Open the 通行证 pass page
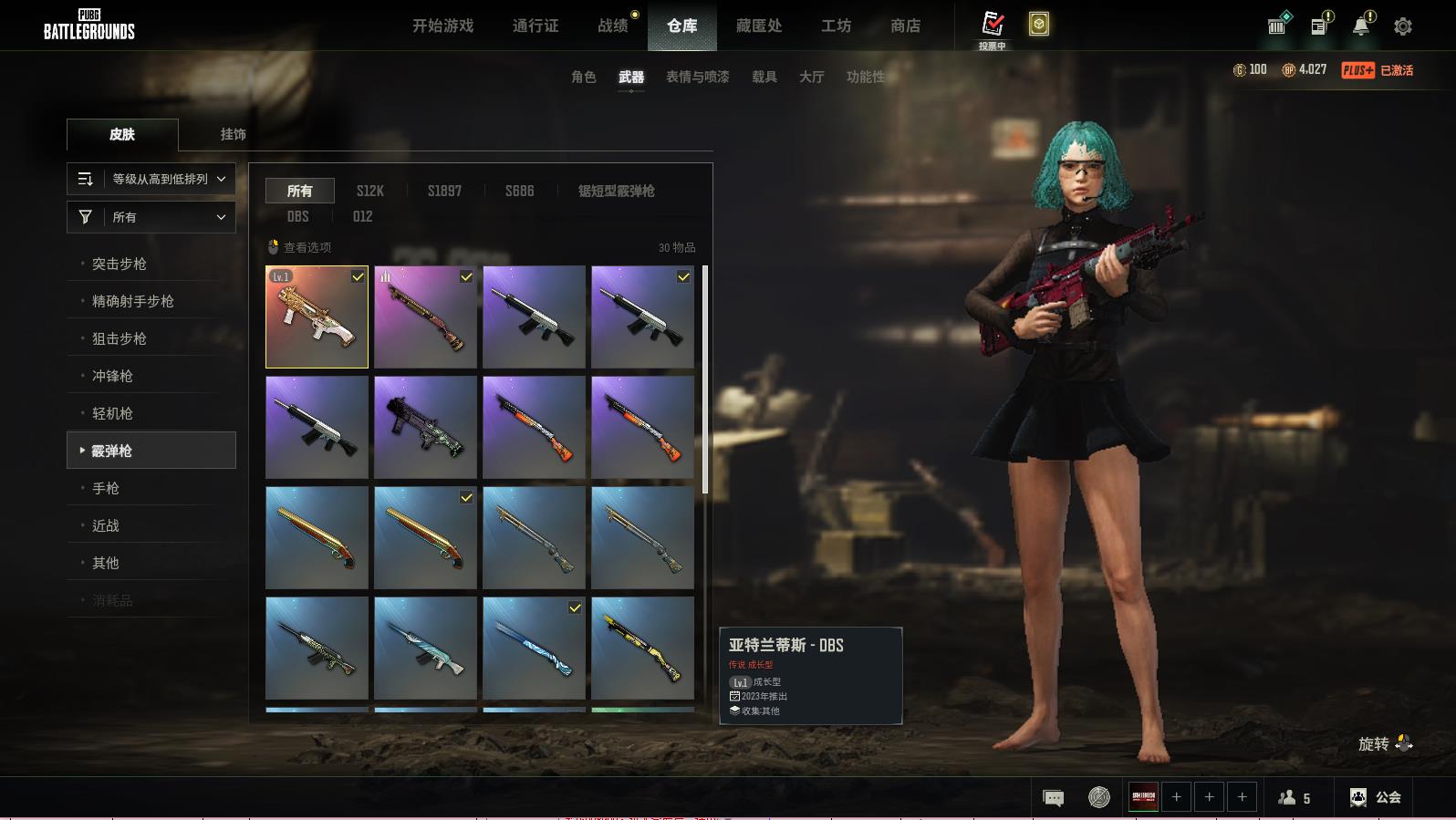 536,26
